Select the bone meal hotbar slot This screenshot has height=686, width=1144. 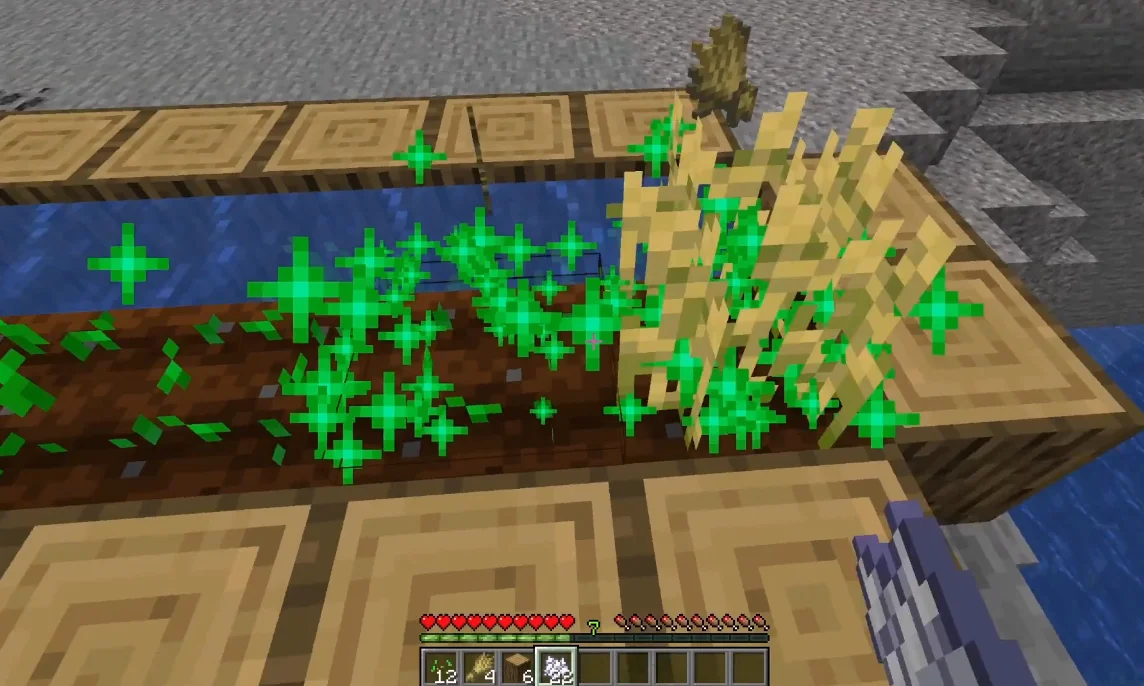[556, 667]
